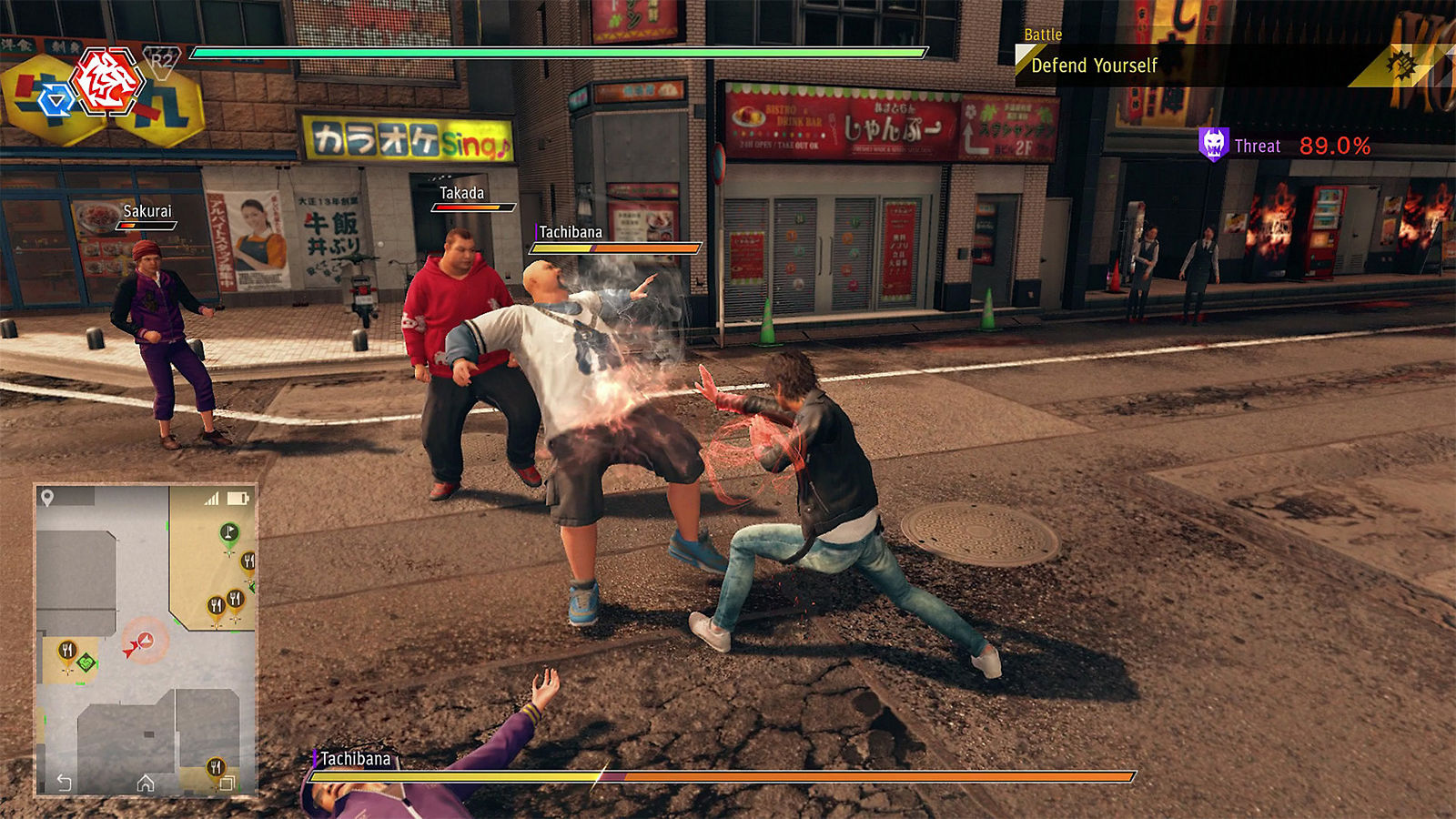Select the green handshake diamond map marker
Image resolution: width=1456 pixels, height=819 pixels.
click(x=86, y=662)
